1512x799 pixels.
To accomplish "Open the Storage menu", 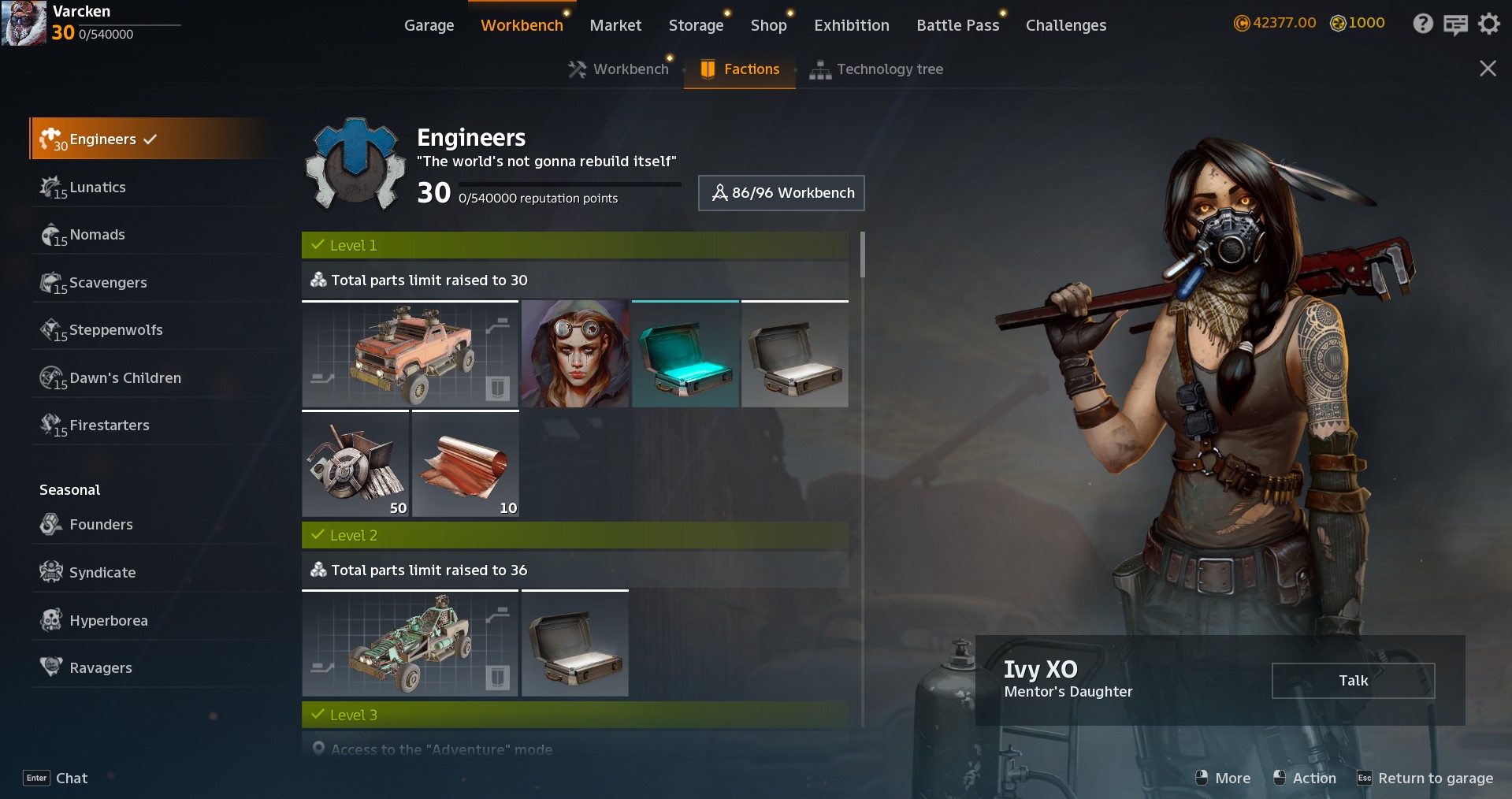I will tap(696, 25).
